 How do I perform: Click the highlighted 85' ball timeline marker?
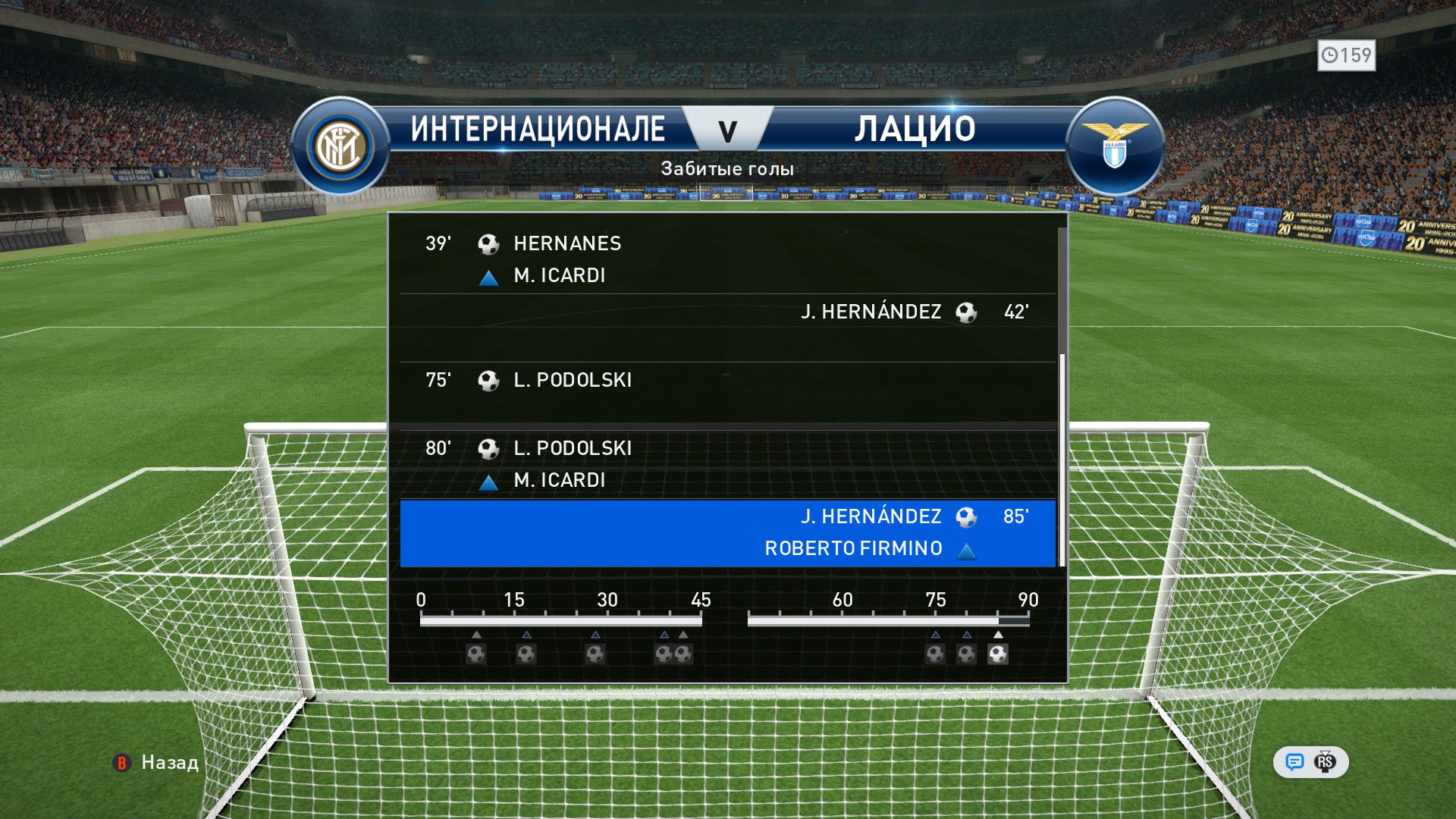998,654
